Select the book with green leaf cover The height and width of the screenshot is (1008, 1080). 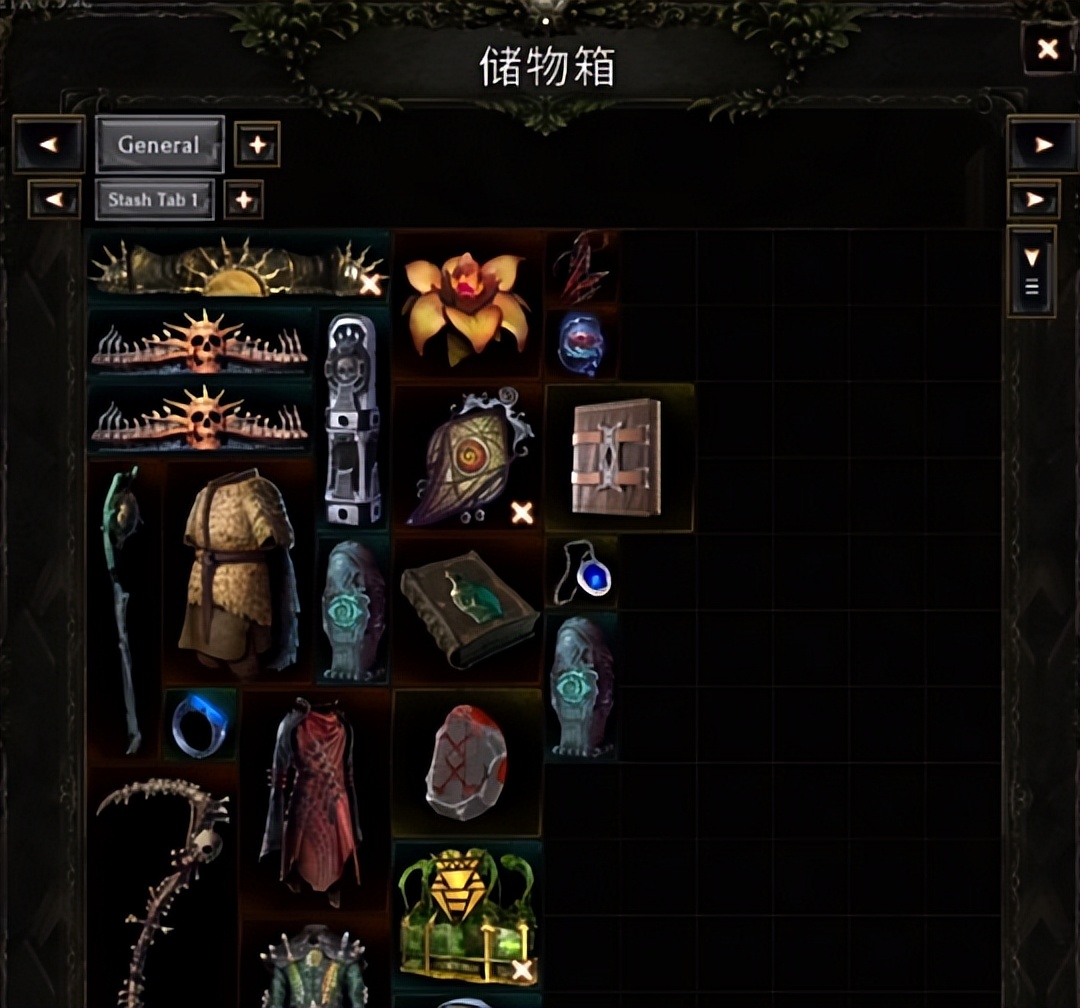(465, 611)
